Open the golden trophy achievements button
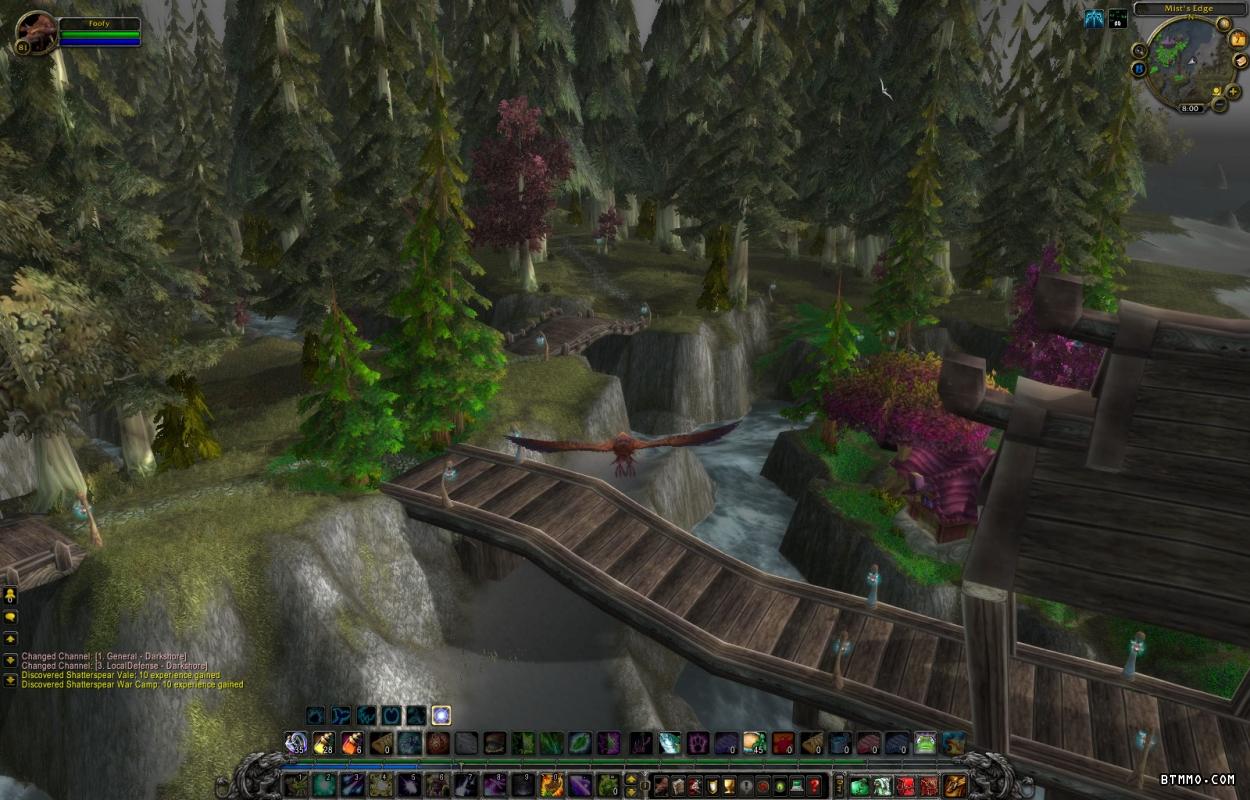1250x800 pixels. (x=730, y=785)
